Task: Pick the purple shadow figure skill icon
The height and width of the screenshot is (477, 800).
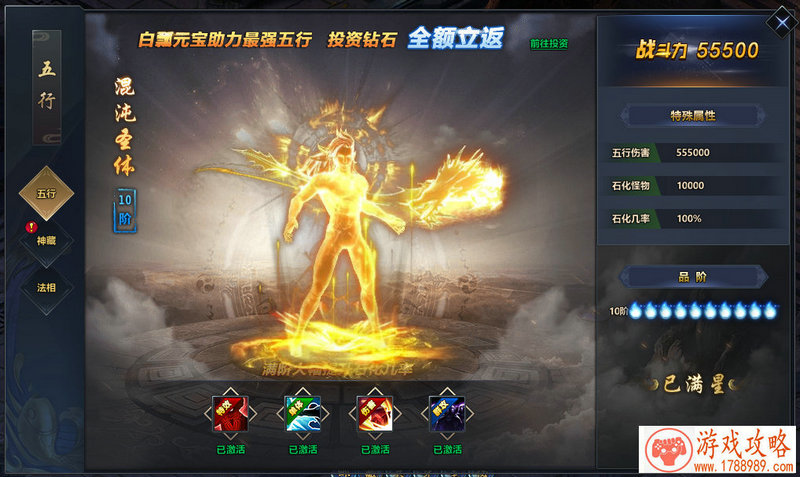Action: click(445, 413)
